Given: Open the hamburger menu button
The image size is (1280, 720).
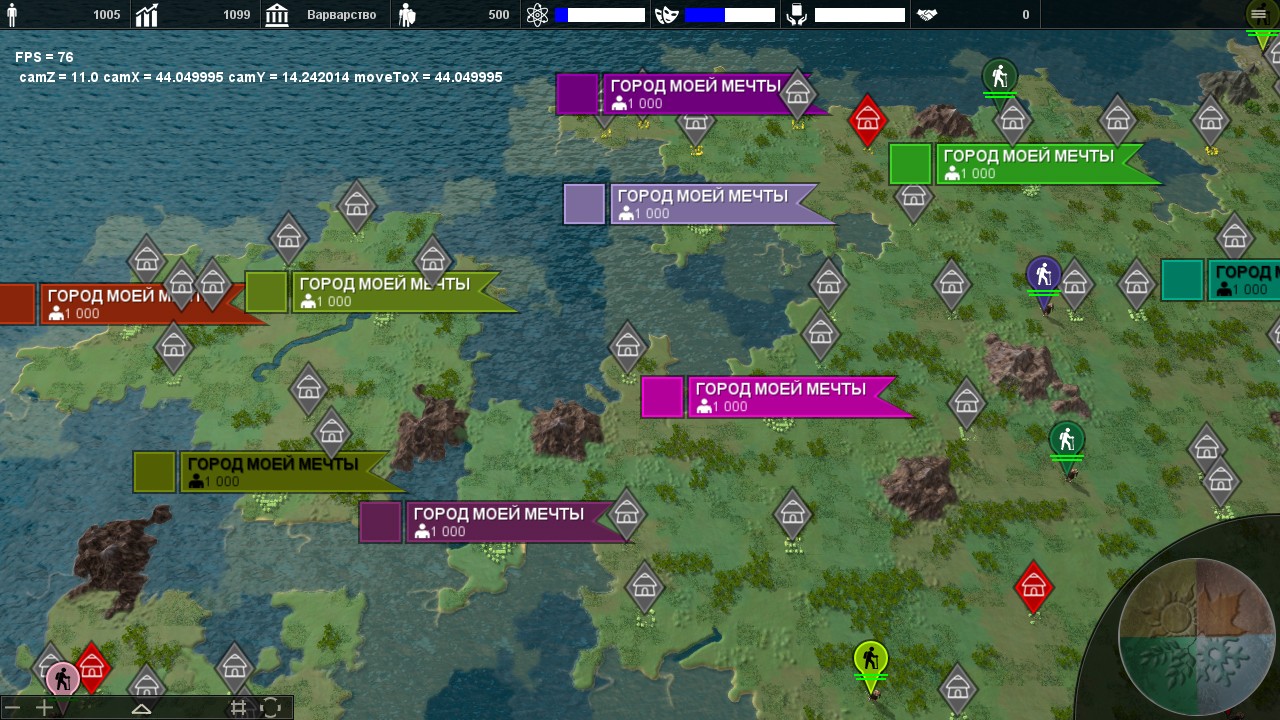Looking at the screenshot, I should (1258, 14).
